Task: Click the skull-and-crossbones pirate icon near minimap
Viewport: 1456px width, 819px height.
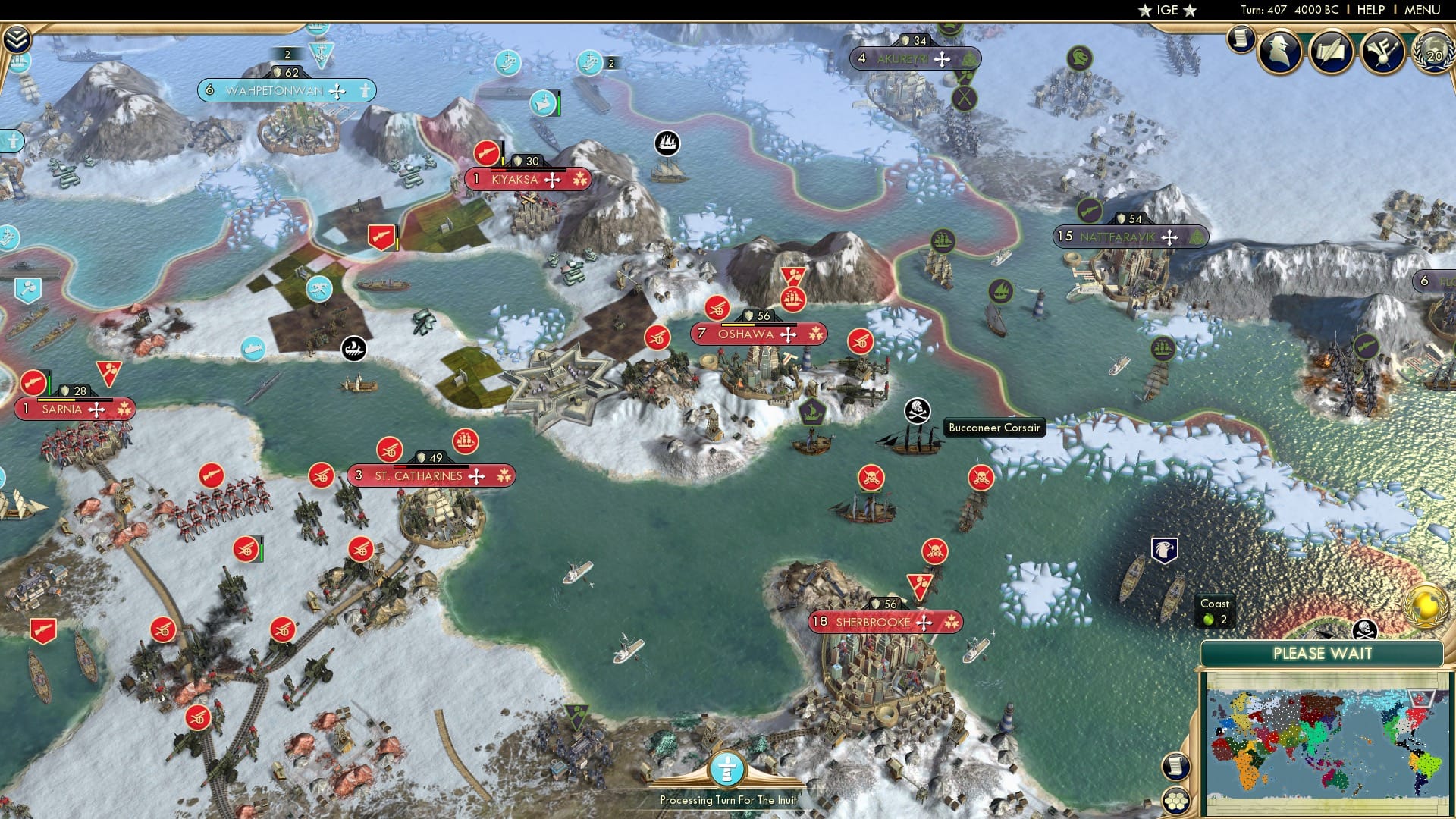Action: click(1366, 630)
